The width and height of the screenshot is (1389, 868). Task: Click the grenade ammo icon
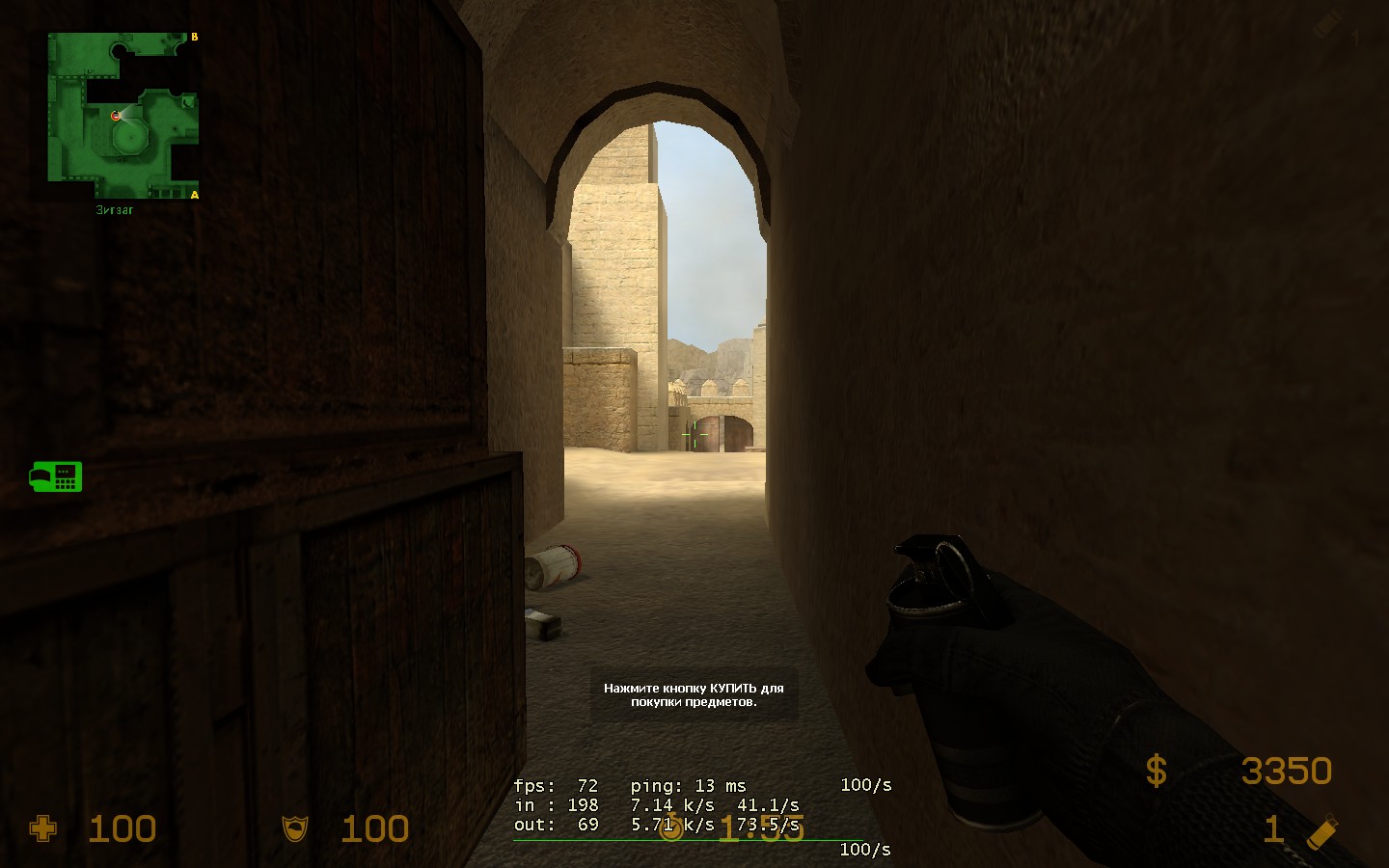coord(1322,831)
